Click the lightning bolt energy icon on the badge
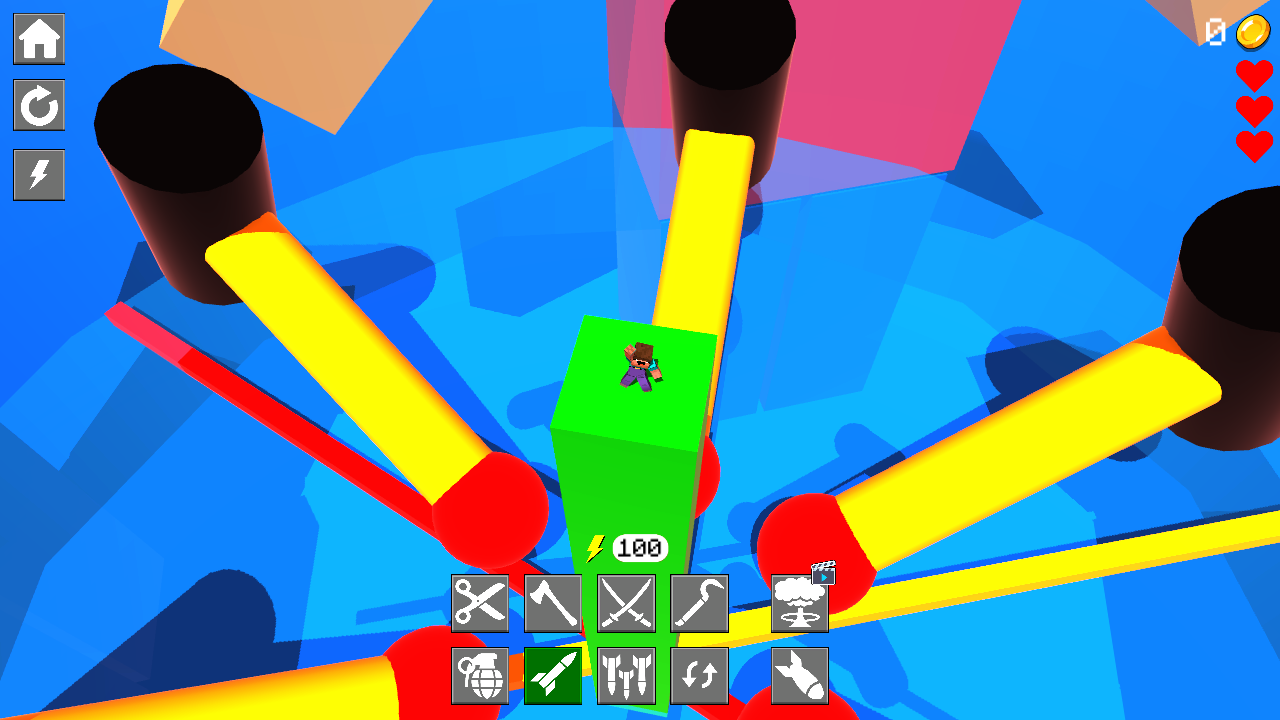 [597, 546]
